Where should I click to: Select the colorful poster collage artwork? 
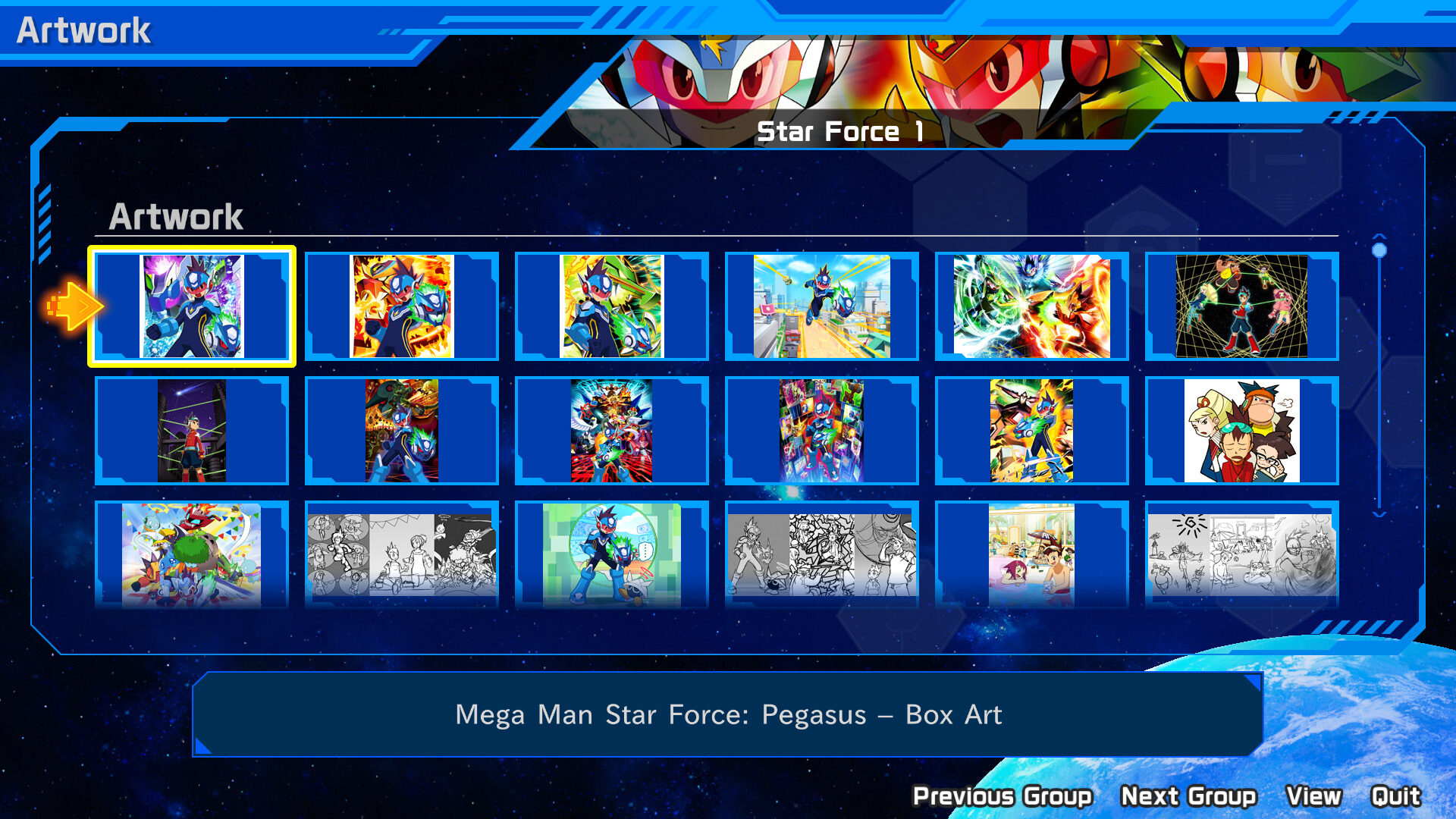click(610, 430)
